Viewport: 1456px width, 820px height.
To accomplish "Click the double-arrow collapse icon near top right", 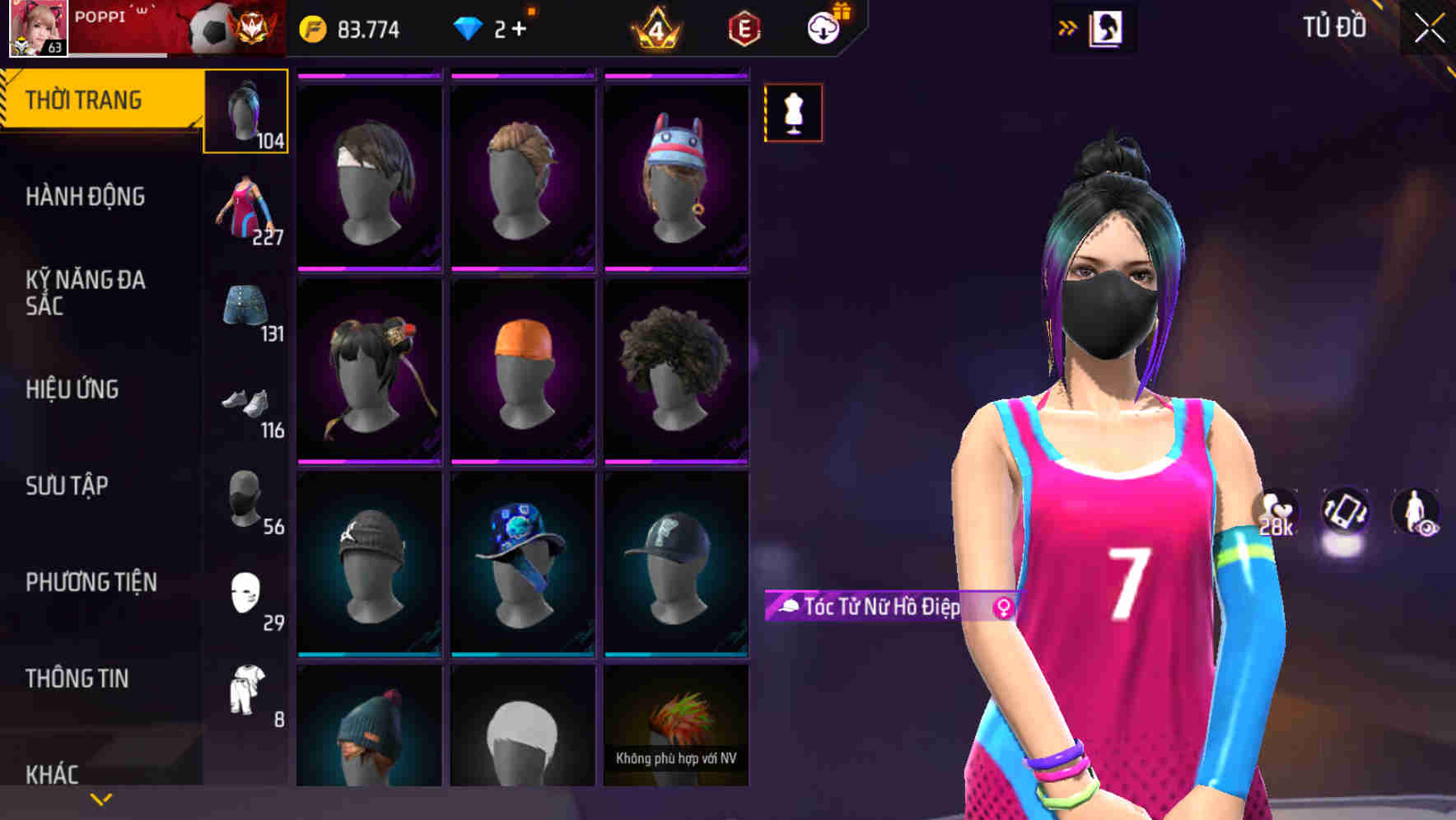I will click(x=1068, y=26).
